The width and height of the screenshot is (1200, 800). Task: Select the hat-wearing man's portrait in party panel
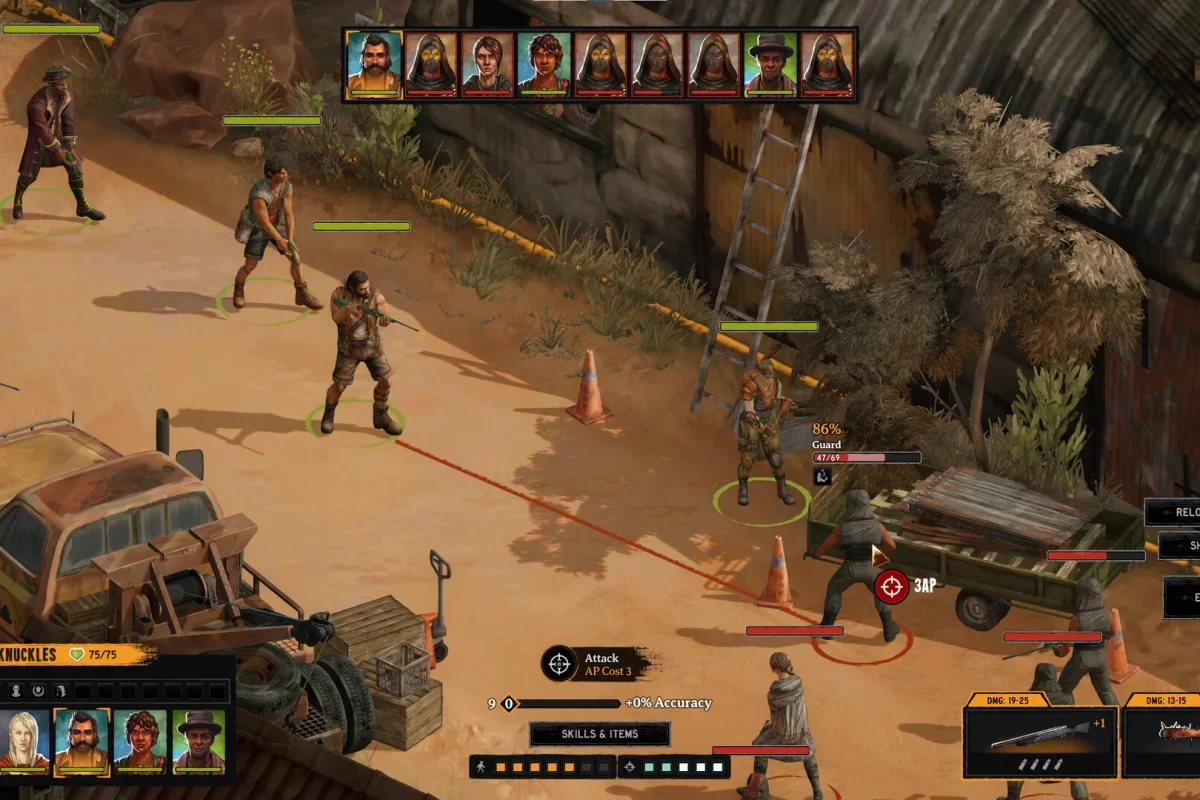(x=197, y=741)
